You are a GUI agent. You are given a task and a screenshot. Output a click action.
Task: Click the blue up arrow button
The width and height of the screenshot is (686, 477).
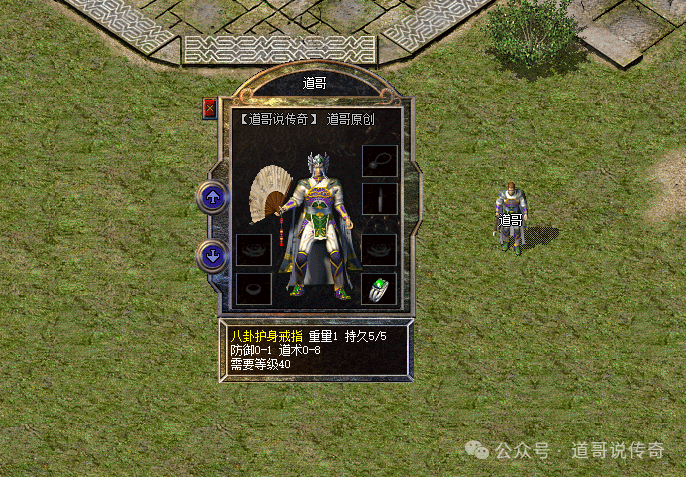tap(212, 196)
